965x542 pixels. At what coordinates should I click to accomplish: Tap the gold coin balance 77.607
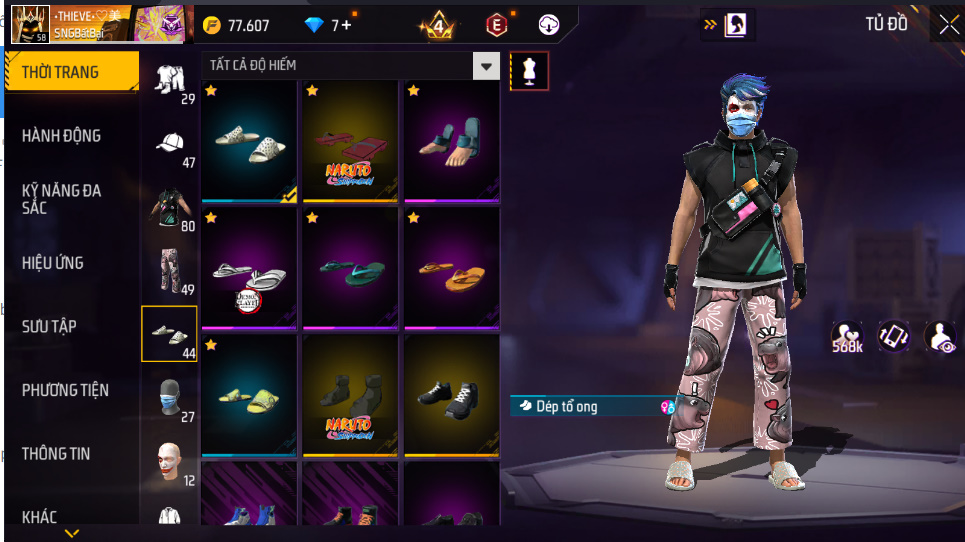[237, 25]
